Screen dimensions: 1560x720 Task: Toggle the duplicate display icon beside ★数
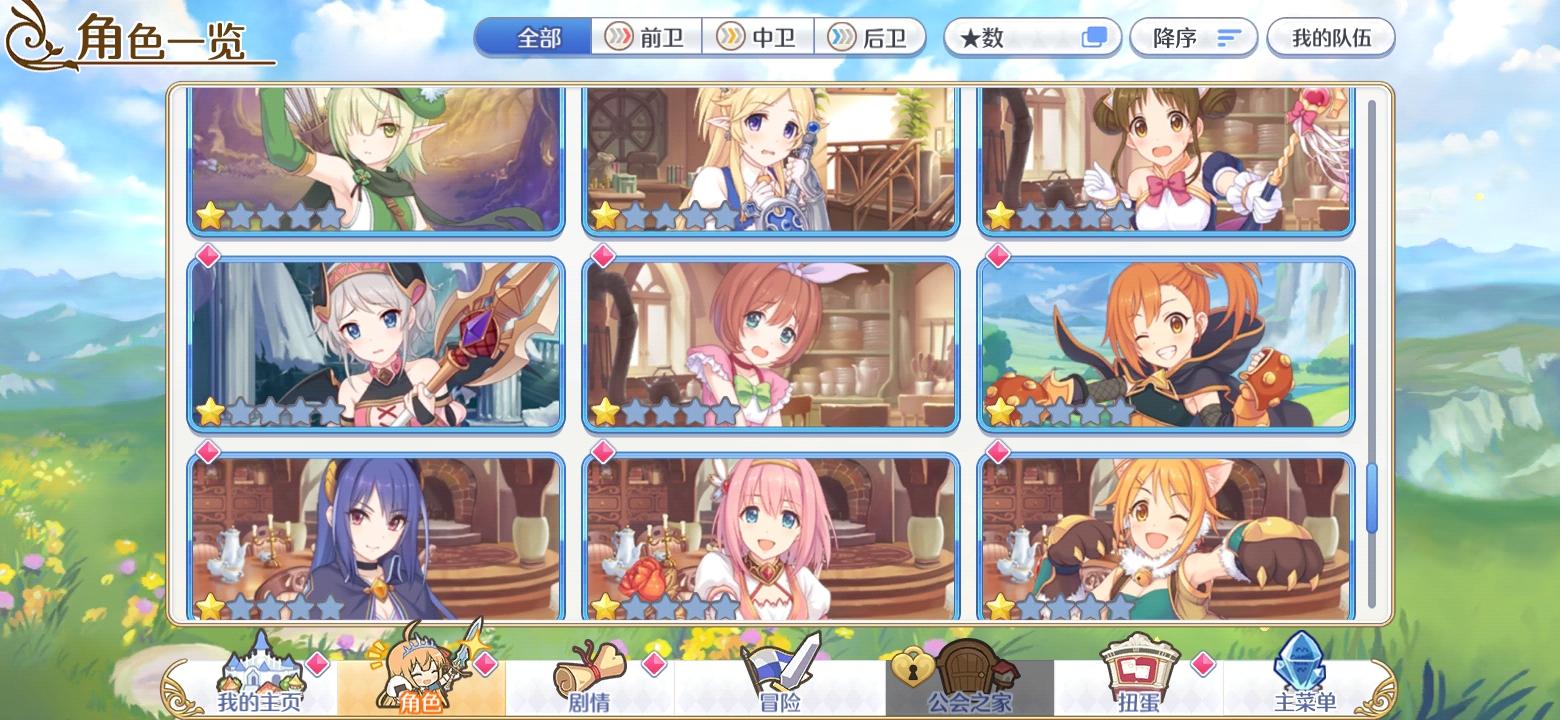(x=1095, y=35)
